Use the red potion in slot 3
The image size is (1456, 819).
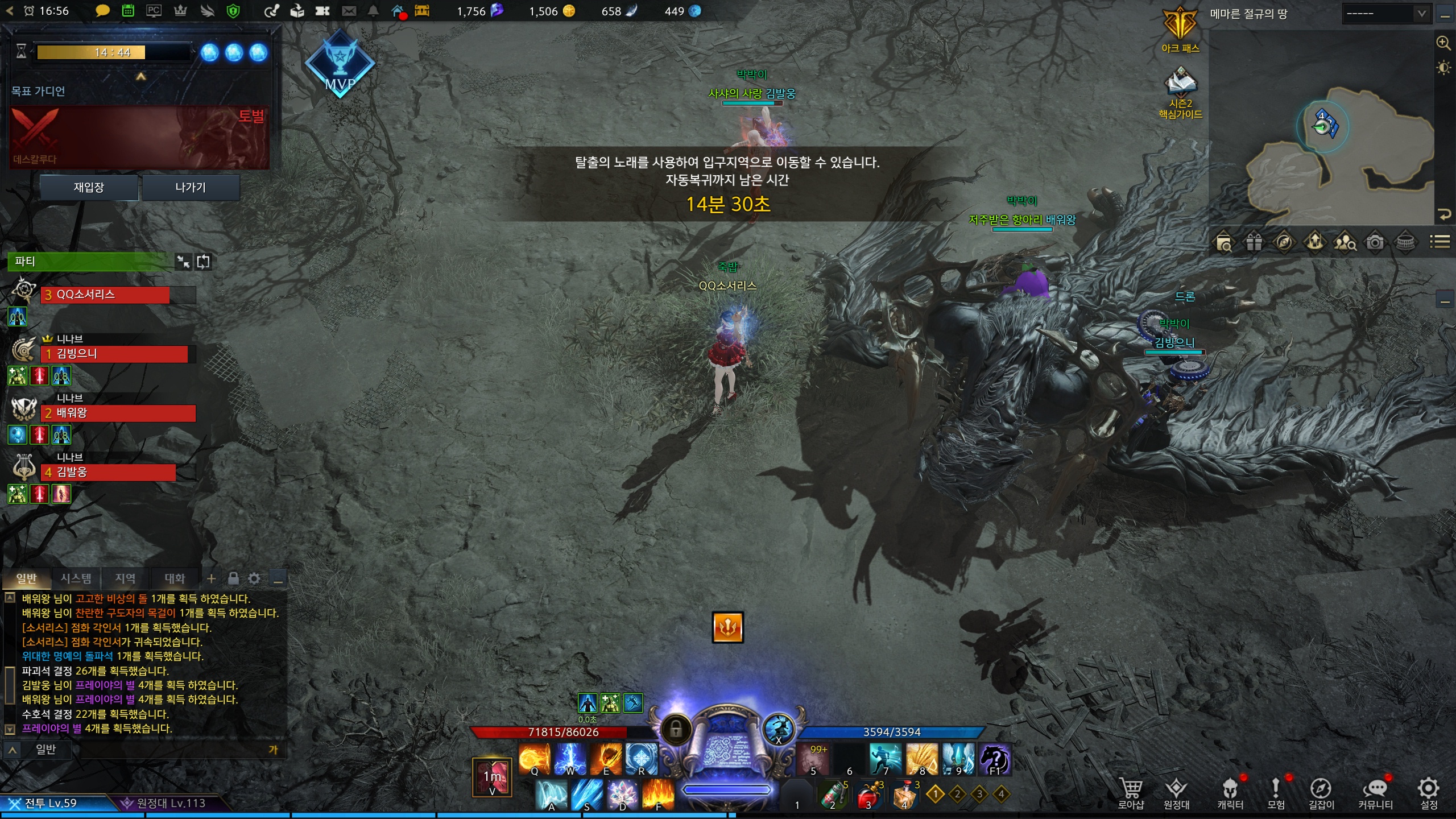pyautogui.click(x=869, y=795)
